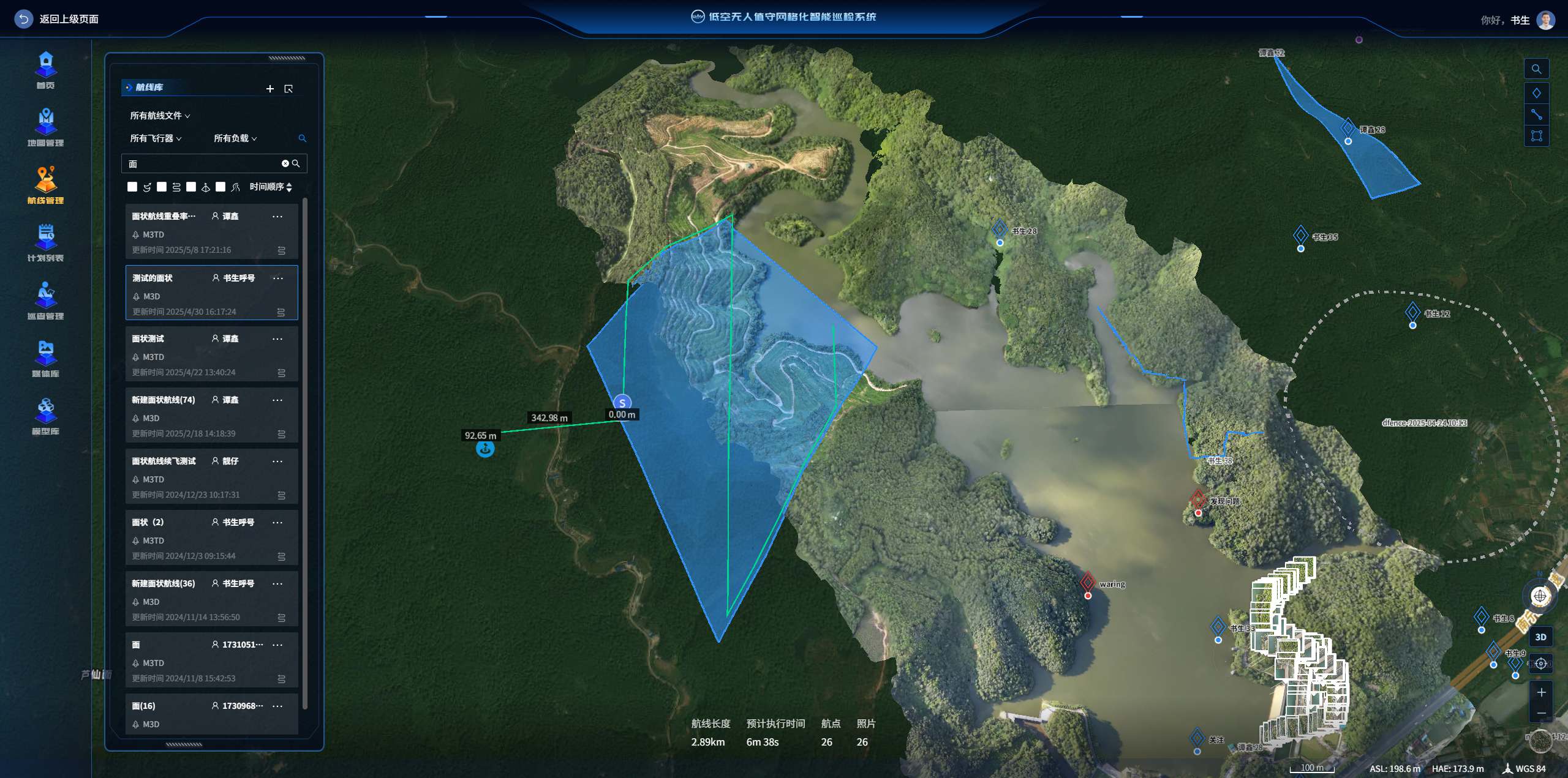Viewport: 1568px width, 778px height.
Task: Open the more options for 测试的面状
Action: point(278,279)
